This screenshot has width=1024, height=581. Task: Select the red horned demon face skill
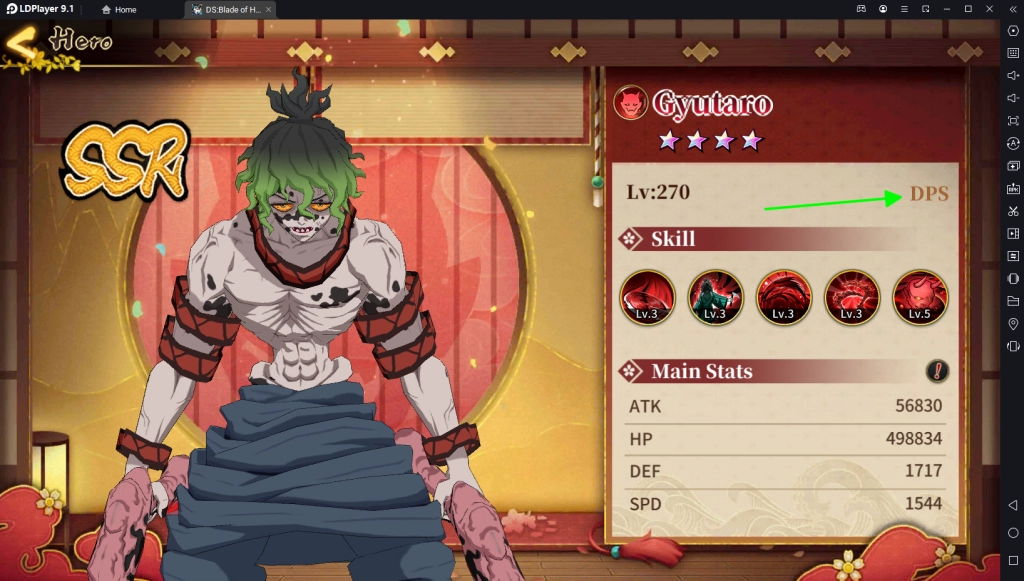click(919, 297)
